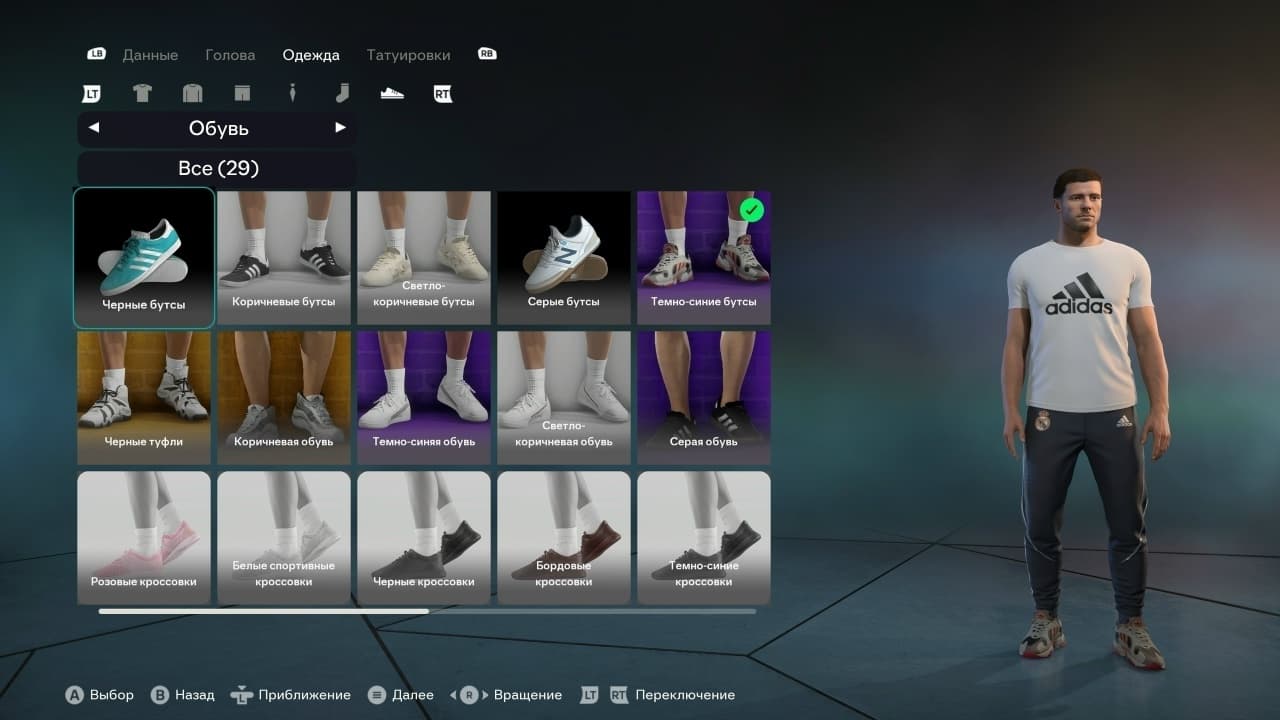Screen dimensions: 1280x720
Task: Click the RB bumper icon near Татуировки tab
Action: click(487, 54)
